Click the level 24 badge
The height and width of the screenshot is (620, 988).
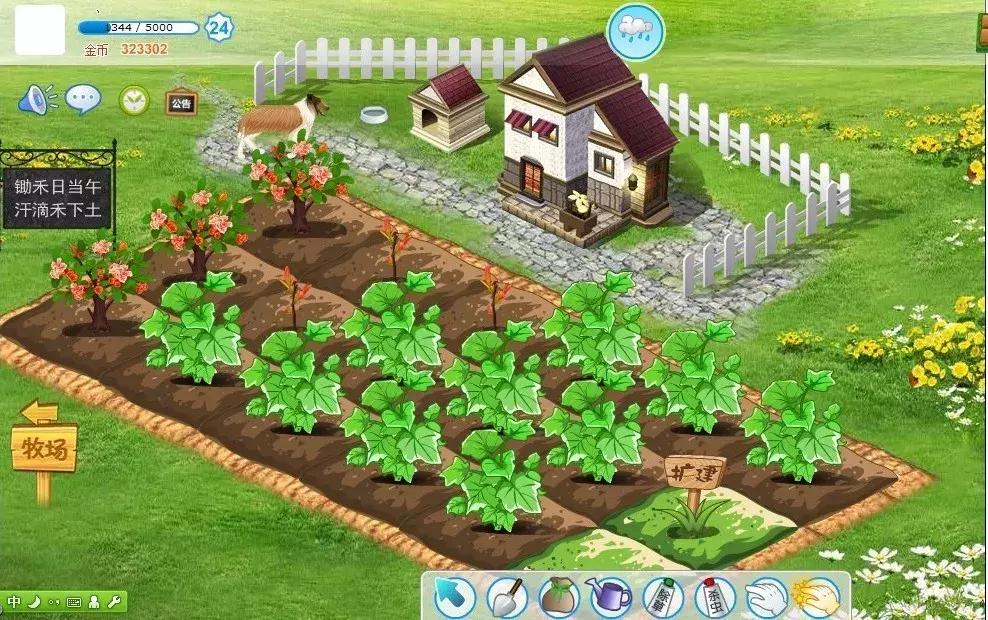point(219,27)
